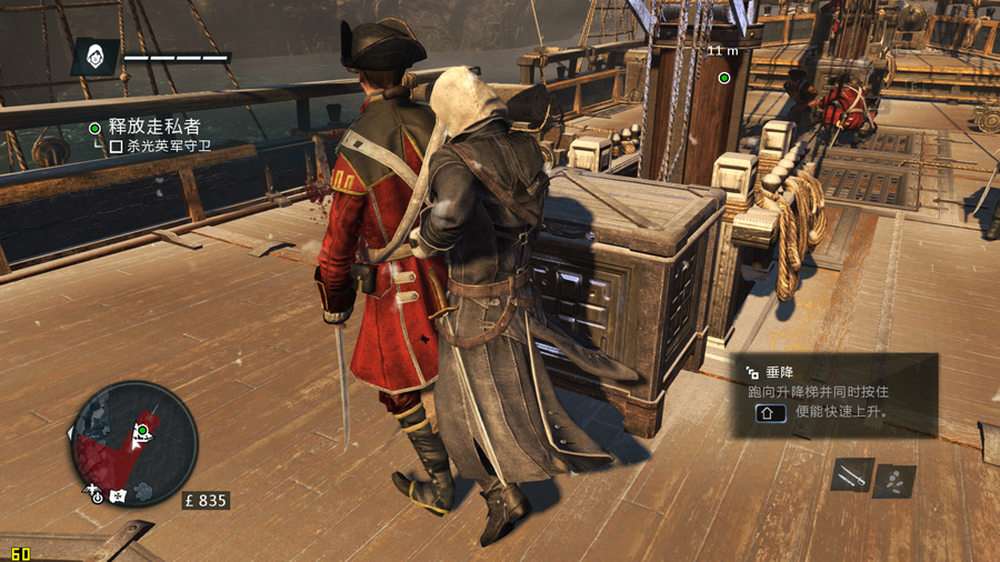Viewport: 1000px width, 562px height.
Task: Choose the sword and dagger weapon slot
Action: click(x=852, y=475)
